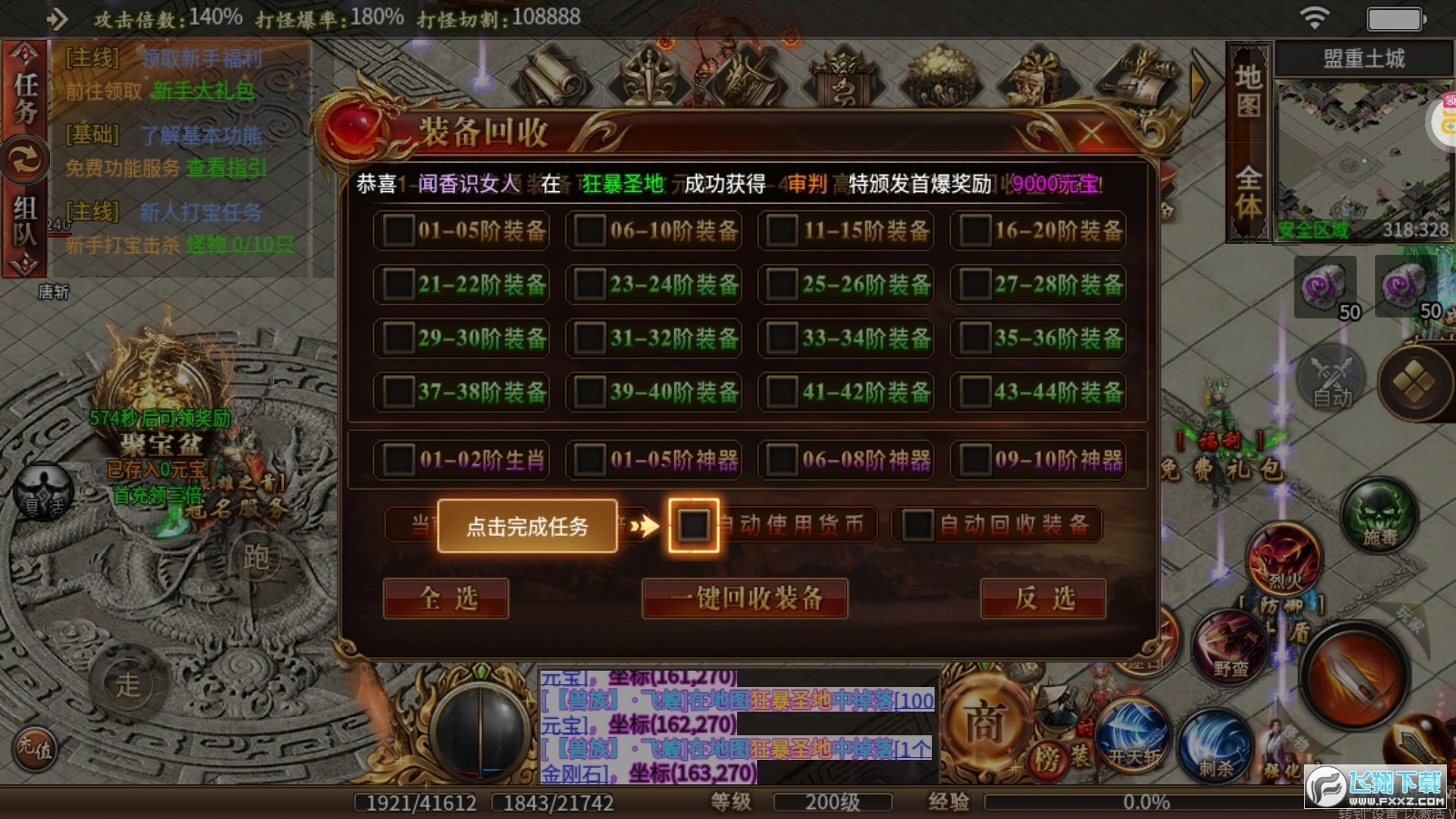This screenshot has width=1456, height=819.
Task: Click the 点击完成任务 button
Action: coord(526,526)
